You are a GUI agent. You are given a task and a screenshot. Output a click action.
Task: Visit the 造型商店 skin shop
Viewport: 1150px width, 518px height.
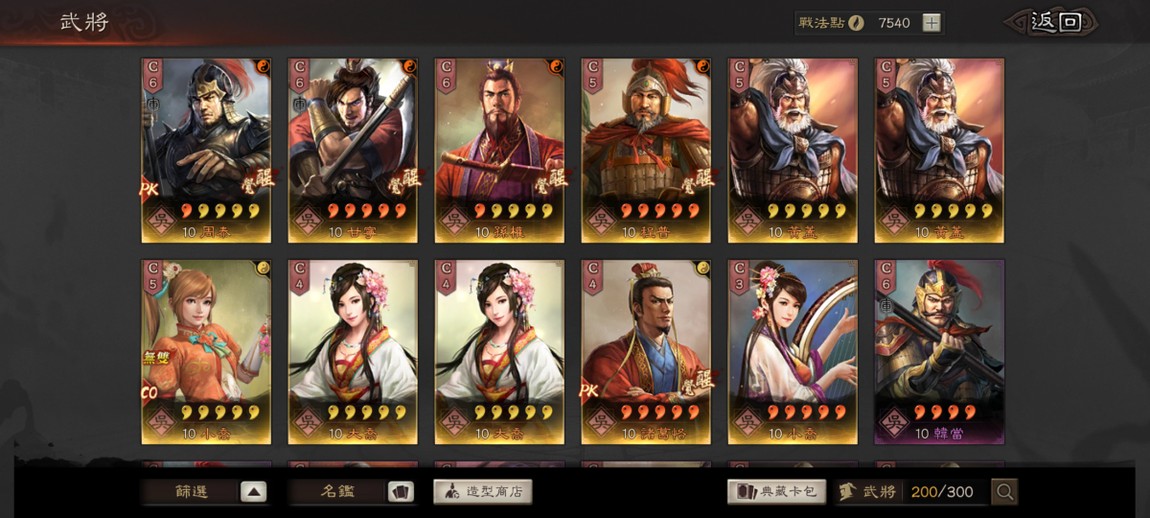(482, 491)
